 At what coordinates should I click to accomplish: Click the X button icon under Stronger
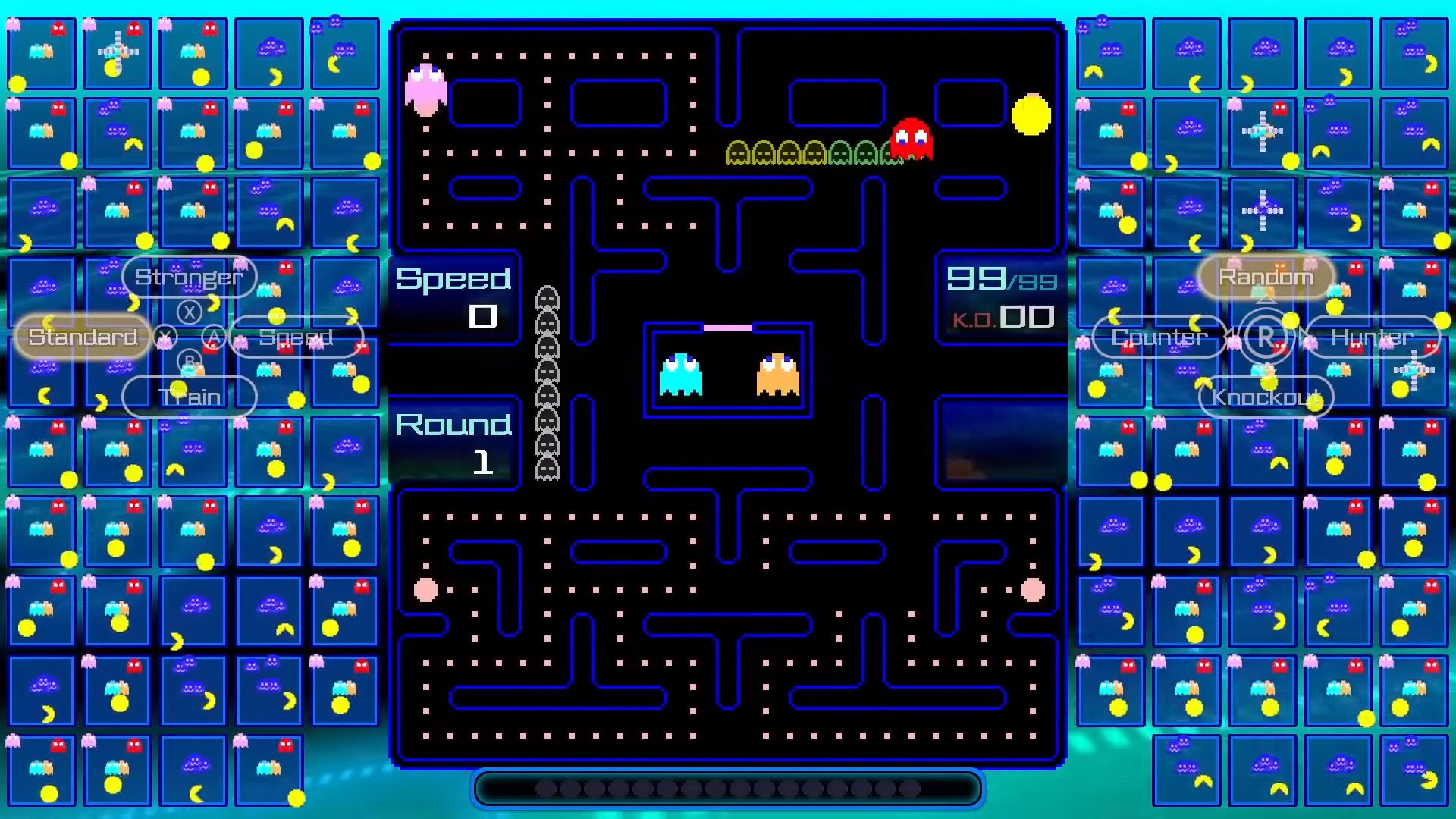pyautogui.click(x=187, y=311)
